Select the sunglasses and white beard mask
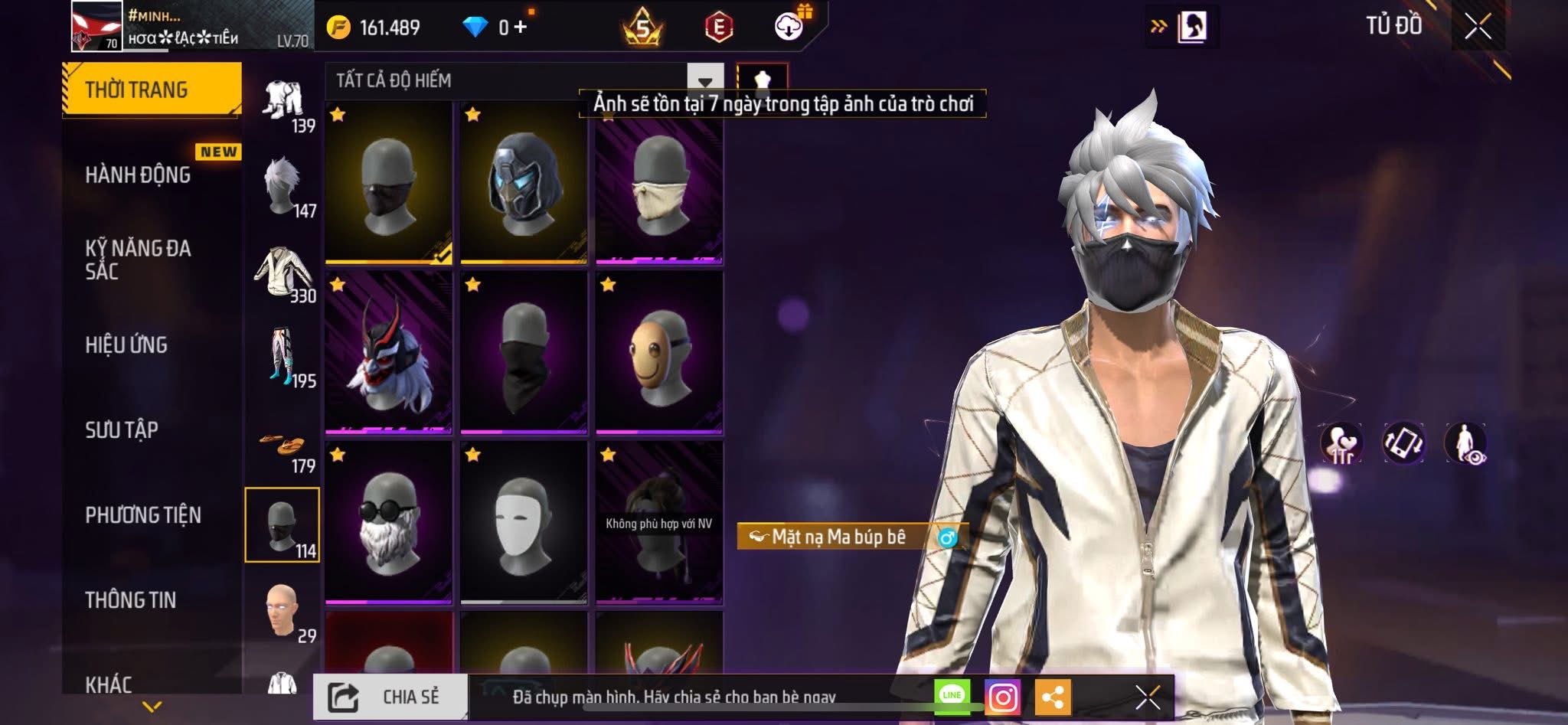 pyautogui.click(x=388, y=522)
